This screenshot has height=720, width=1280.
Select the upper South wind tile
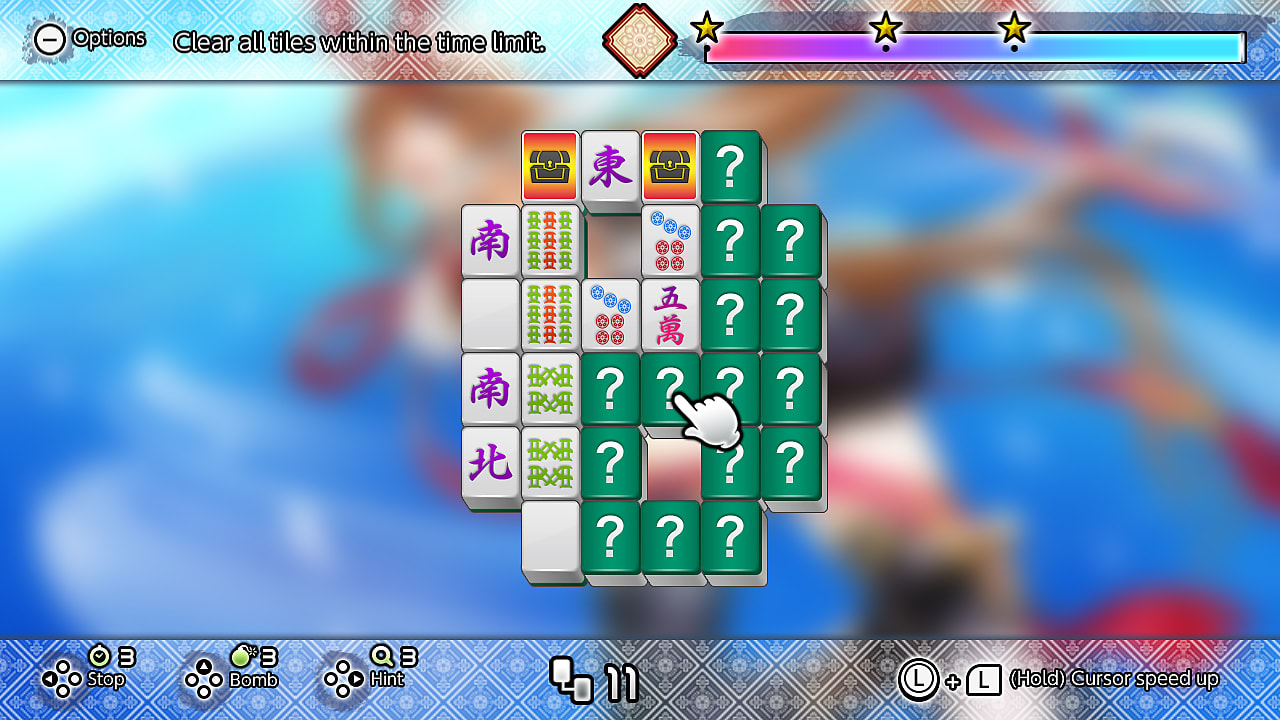tap(490, 241)
